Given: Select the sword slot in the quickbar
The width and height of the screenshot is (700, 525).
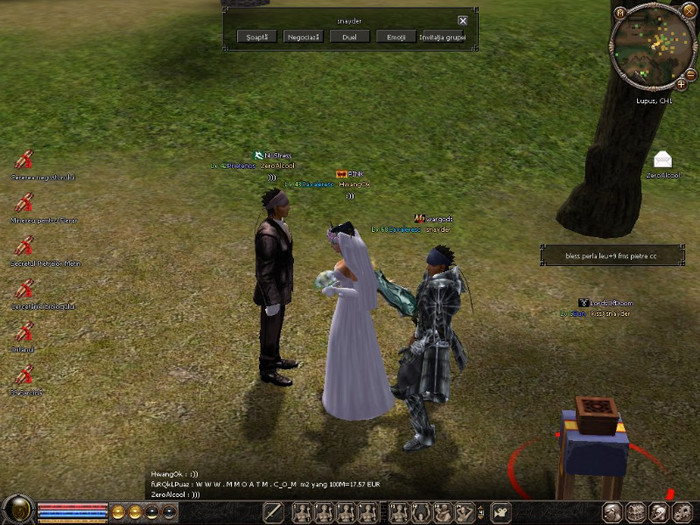Looking at the screenshot, I should tap(273, 512).
